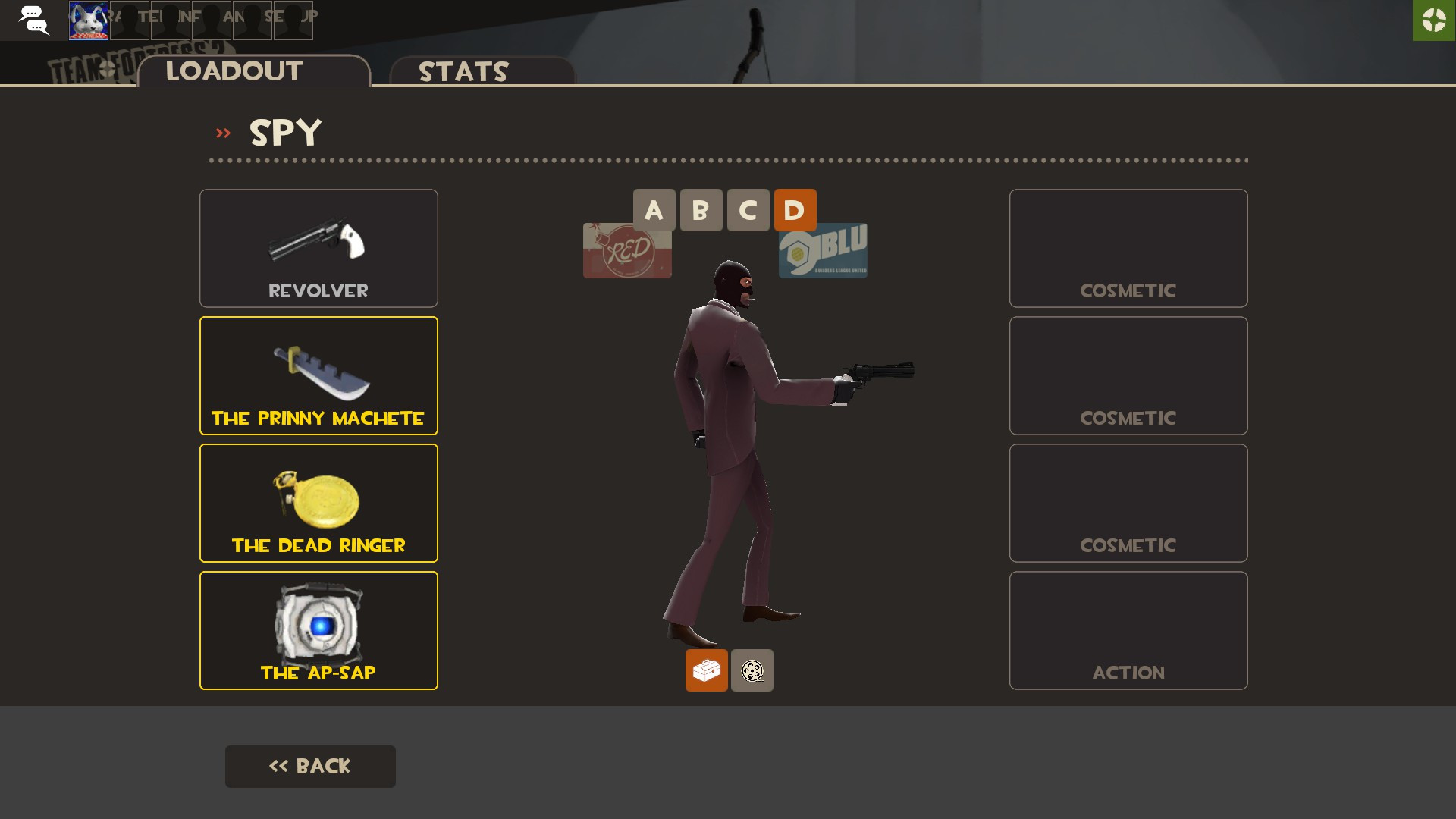
Task: Switch to the STATS tab
Action: [x=463, y=72]
